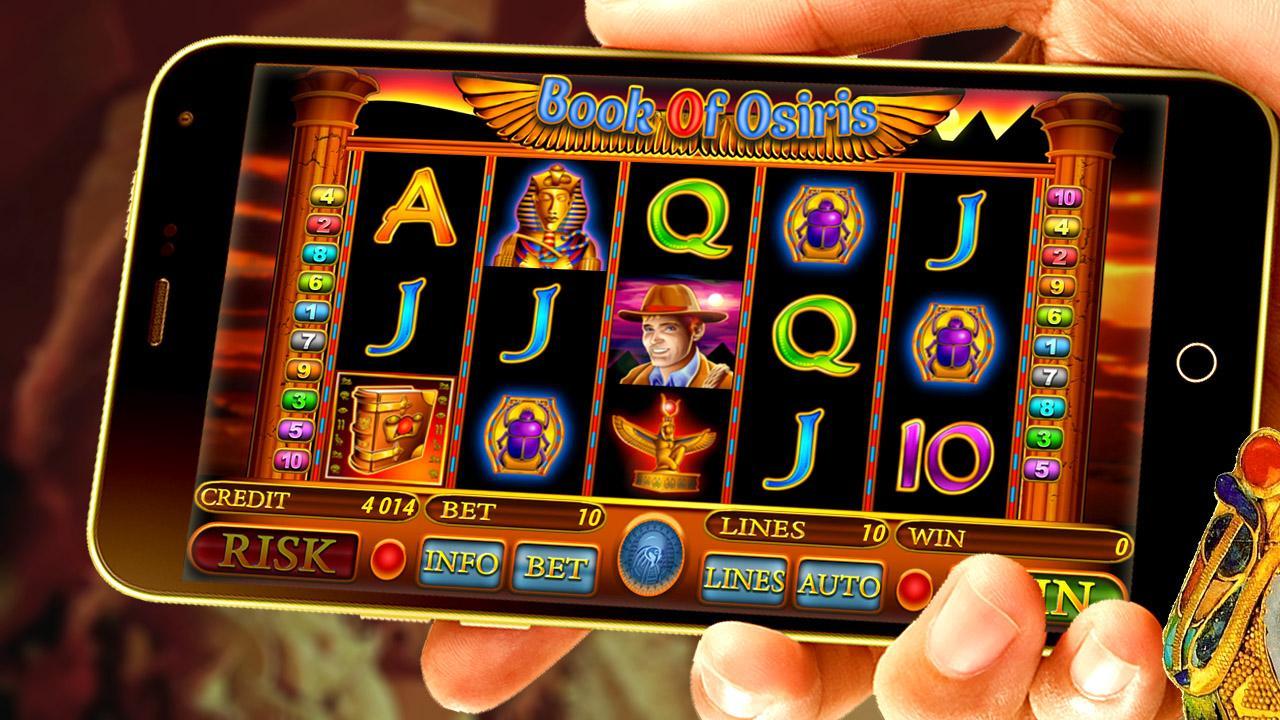Click the explorer character symbol
Image resolution: width=1280 pixels, height=720 pixels.
675,332
